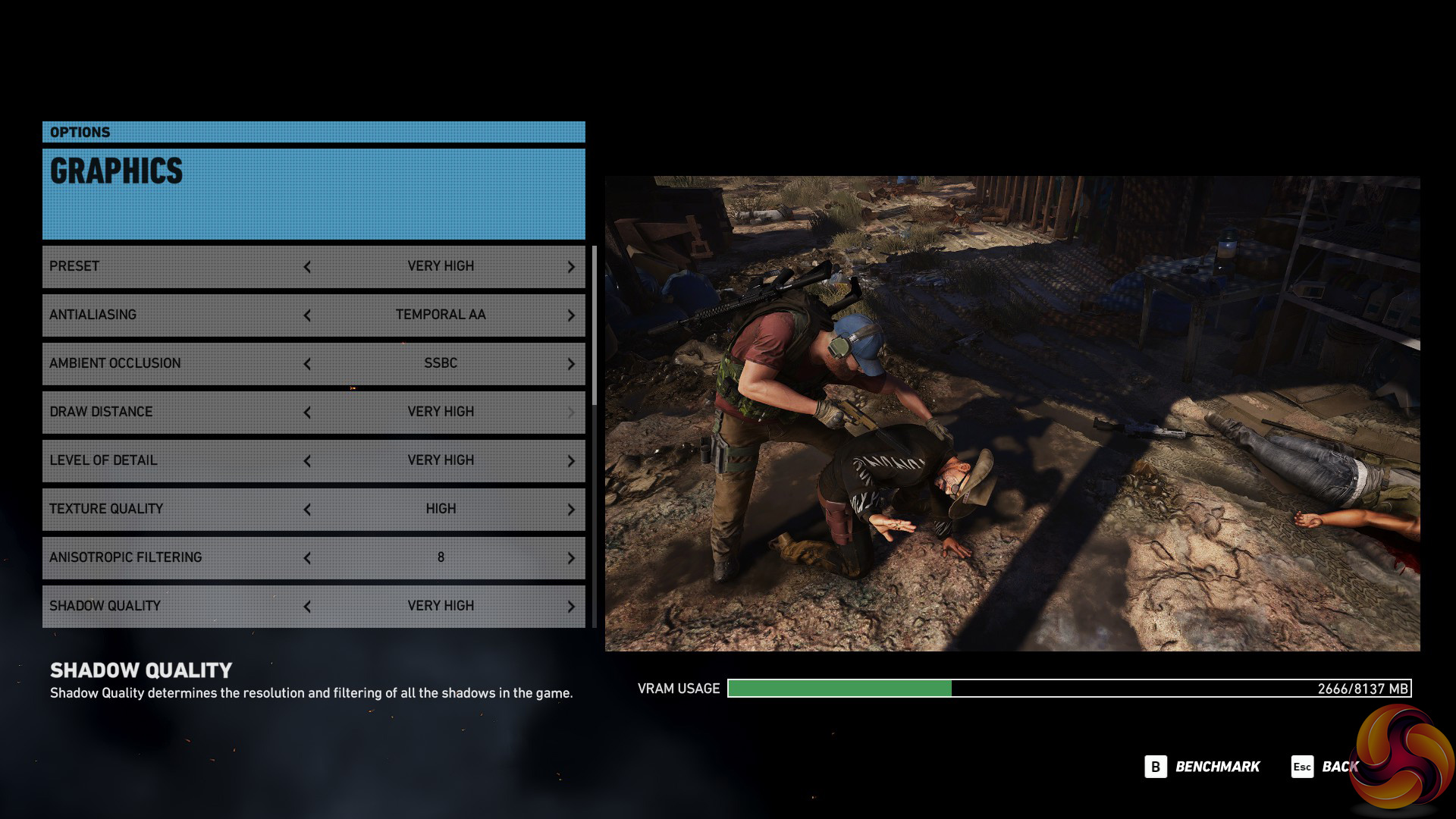This screenshot has height=819, width=1456.
Task: Highlight the Texture Quality row
Action: coord(174,509)
